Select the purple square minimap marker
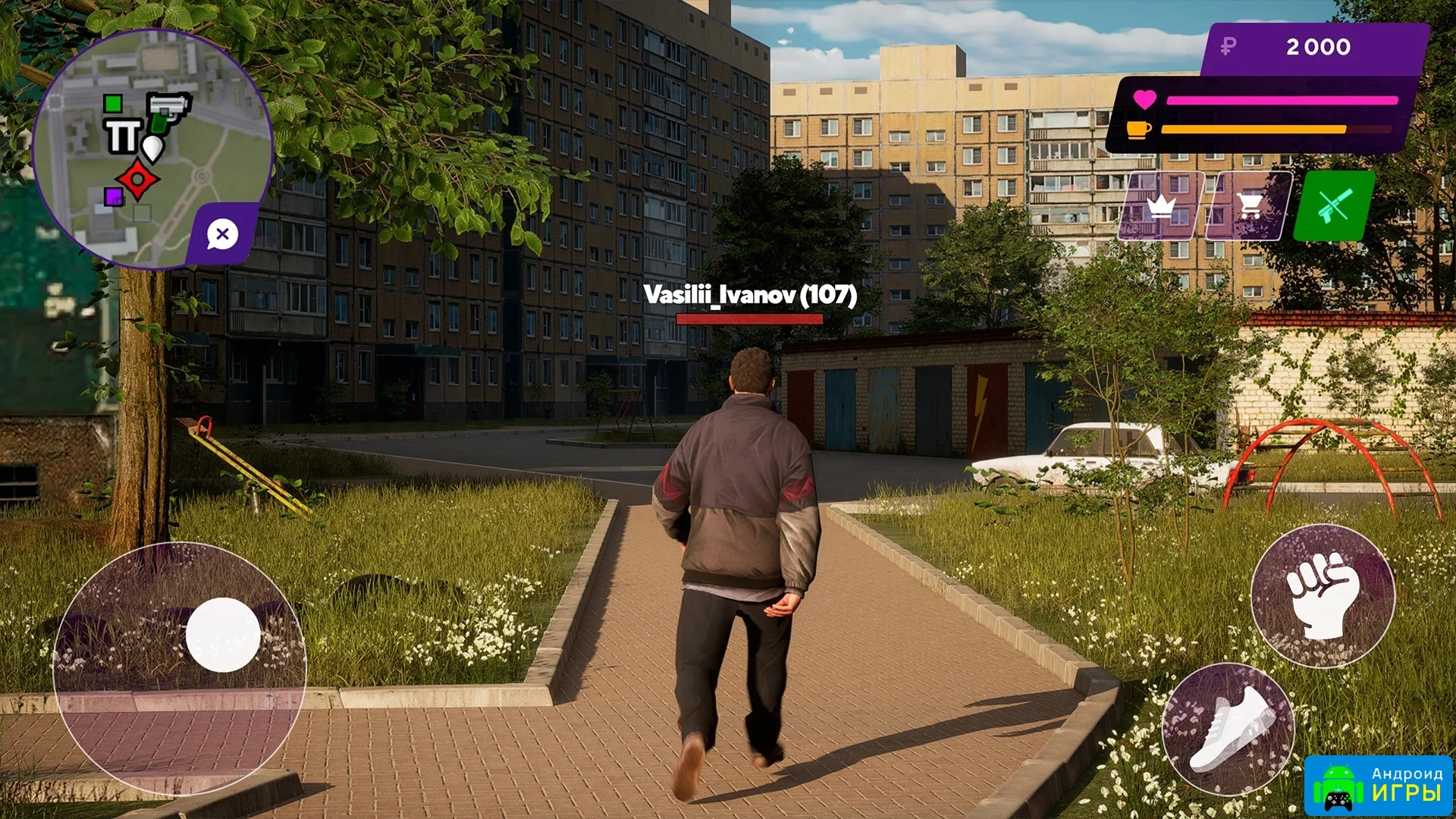Image resolution: width=1456 pixels, height=819 pixels. pos(113,197)
